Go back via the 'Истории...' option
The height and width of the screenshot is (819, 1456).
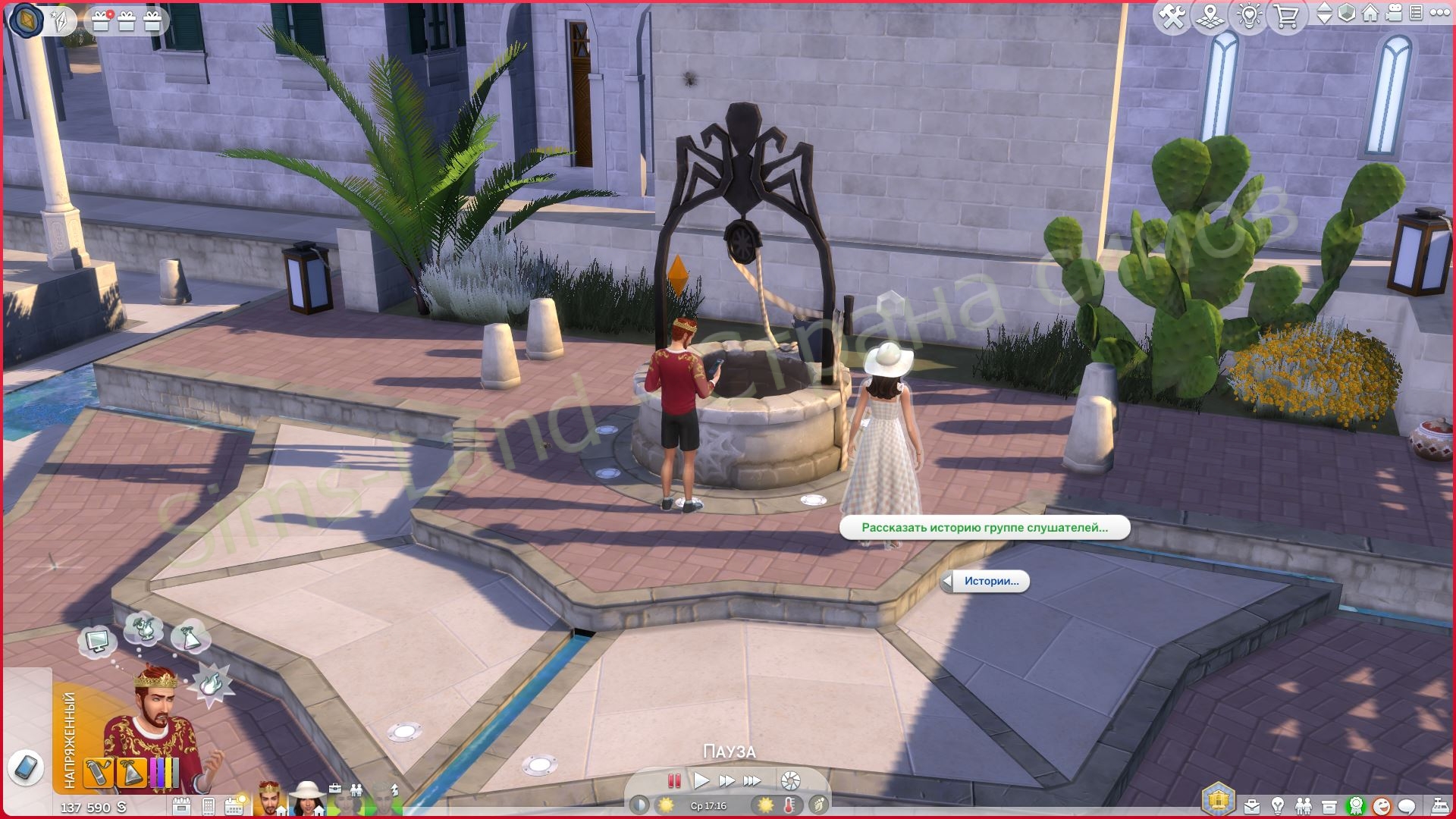click(x=986, y=582)
